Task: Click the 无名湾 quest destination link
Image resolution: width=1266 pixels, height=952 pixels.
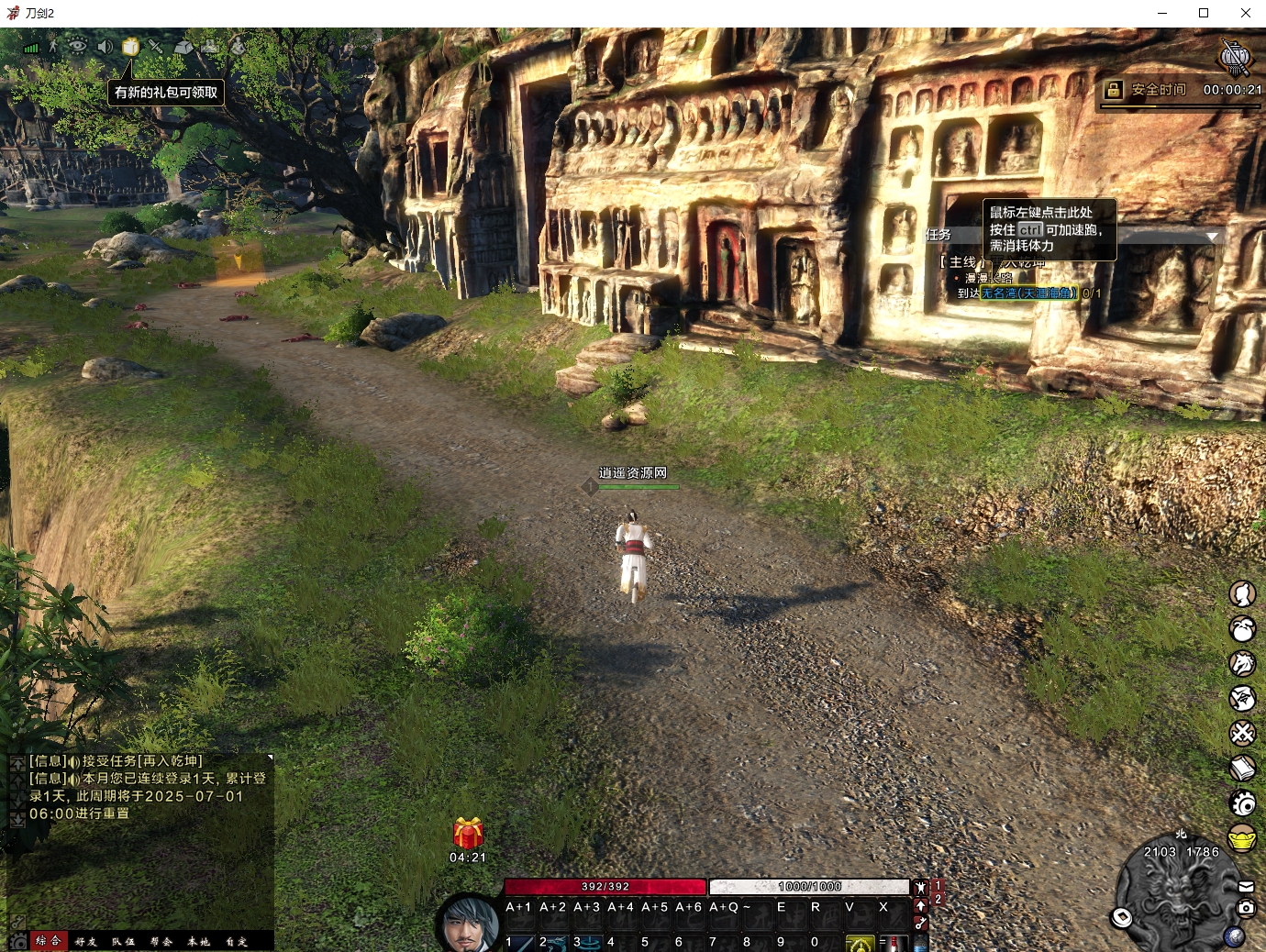Action: [1028, 293]
